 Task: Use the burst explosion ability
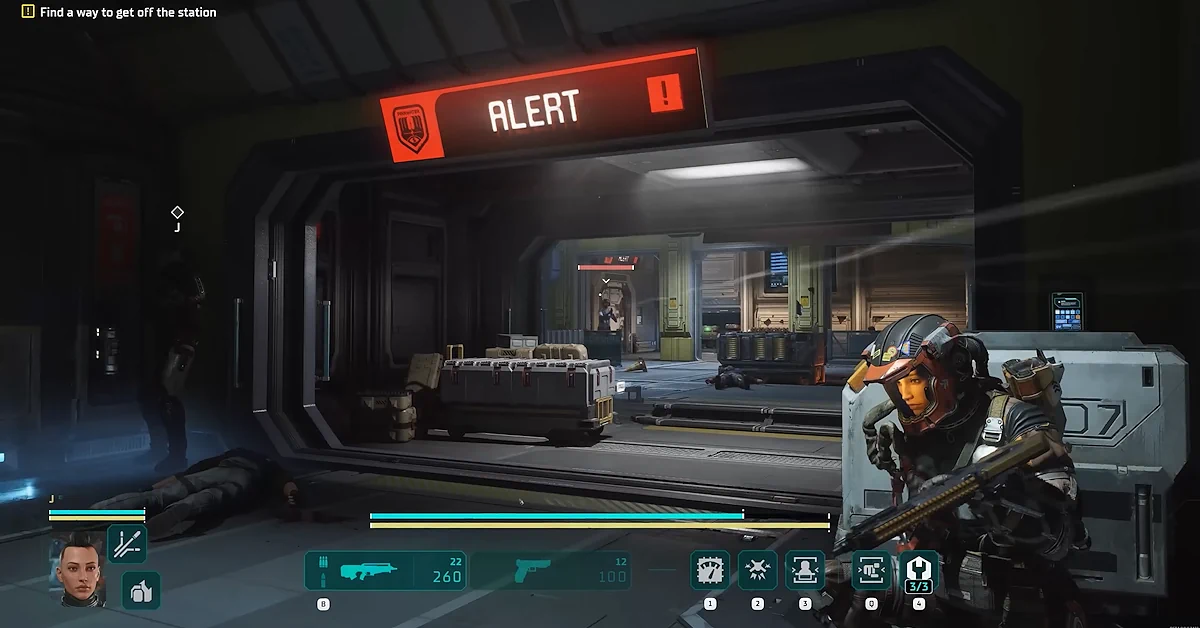tap(757, 570)
